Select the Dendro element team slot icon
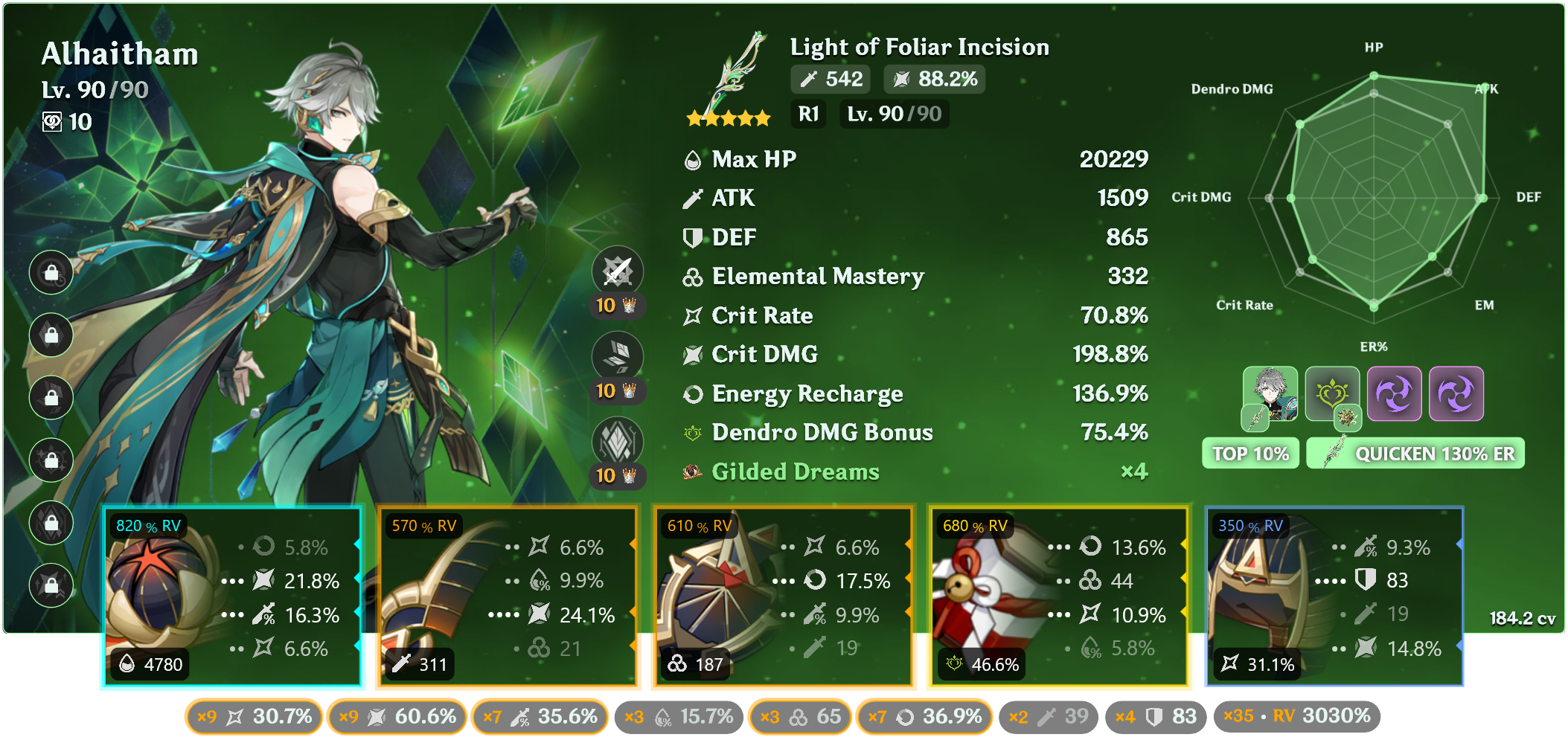 (x=1332, y=394)
